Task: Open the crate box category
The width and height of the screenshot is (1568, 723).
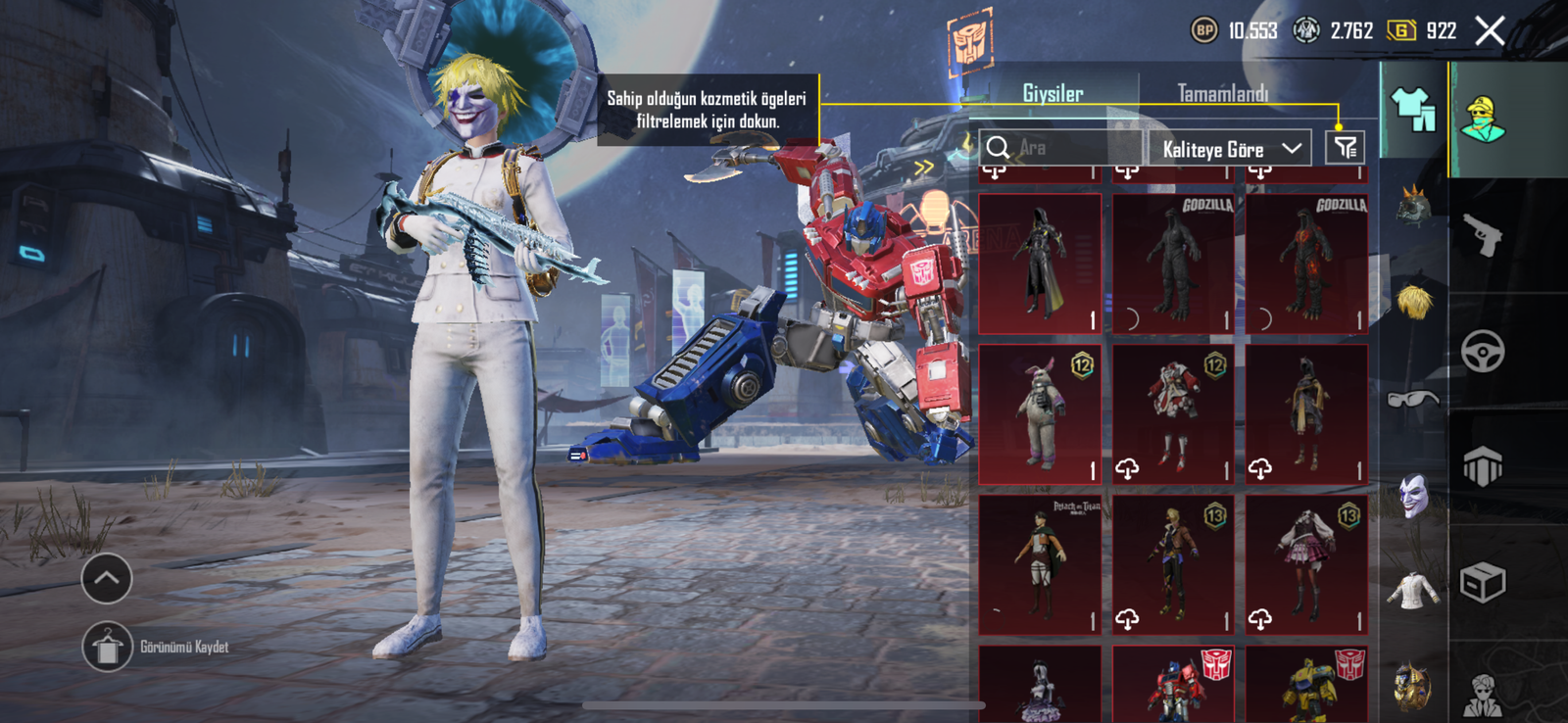Action: point(1482,583)
